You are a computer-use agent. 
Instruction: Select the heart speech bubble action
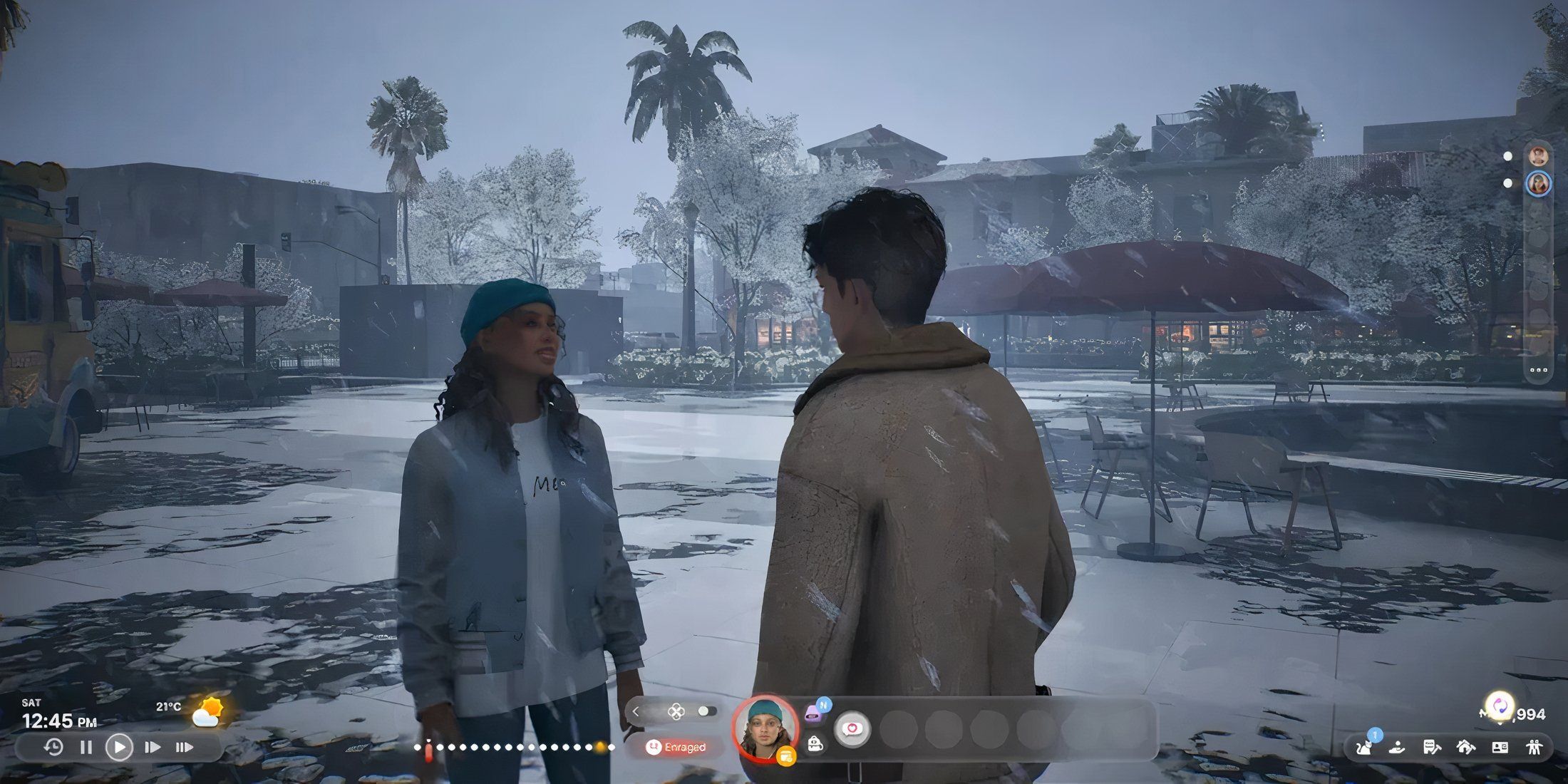(x=852, y=729)
